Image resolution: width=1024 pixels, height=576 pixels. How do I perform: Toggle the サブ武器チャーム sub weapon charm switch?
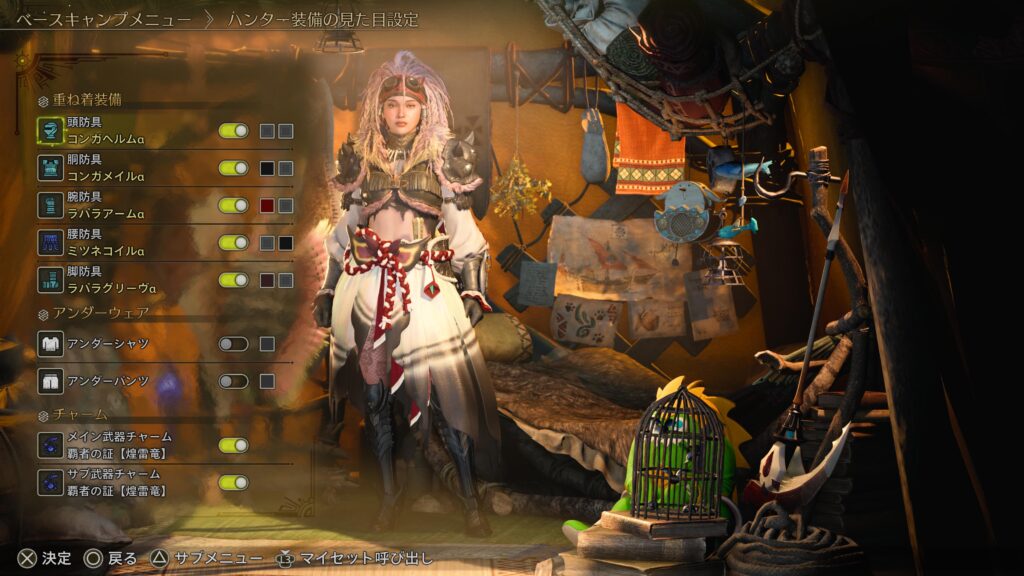(233, 482)
